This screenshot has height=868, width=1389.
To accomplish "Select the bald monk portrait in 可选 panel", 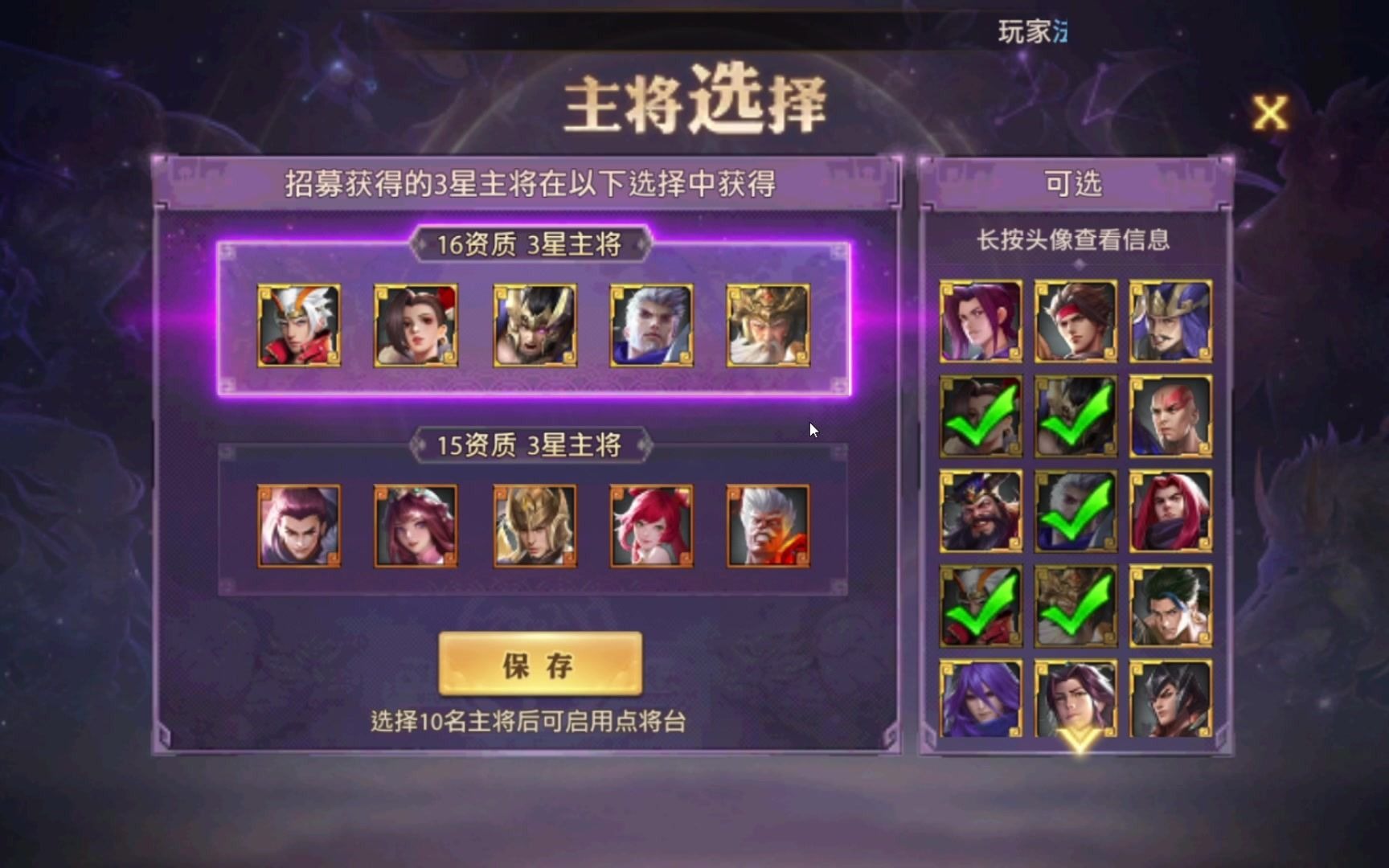I will (x=1170, y=418).
